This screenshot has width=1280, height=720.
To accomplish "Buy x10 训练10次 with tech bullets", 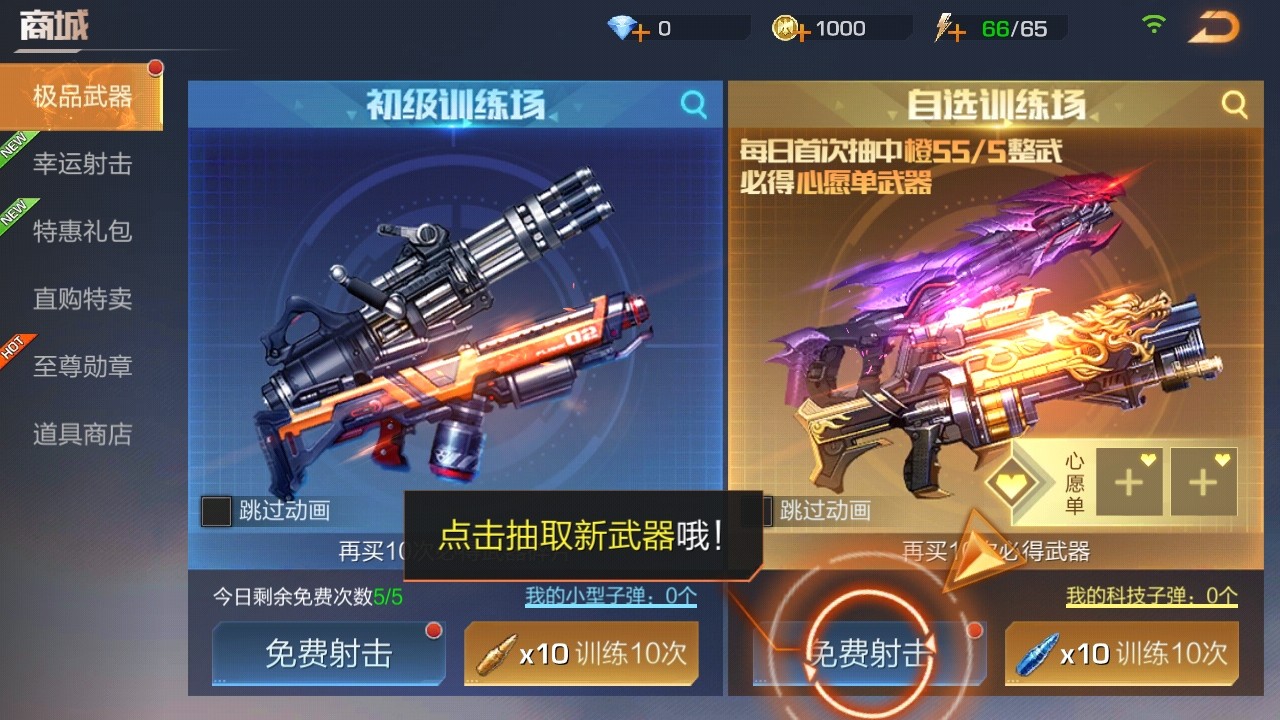I will coord(1121,654).
